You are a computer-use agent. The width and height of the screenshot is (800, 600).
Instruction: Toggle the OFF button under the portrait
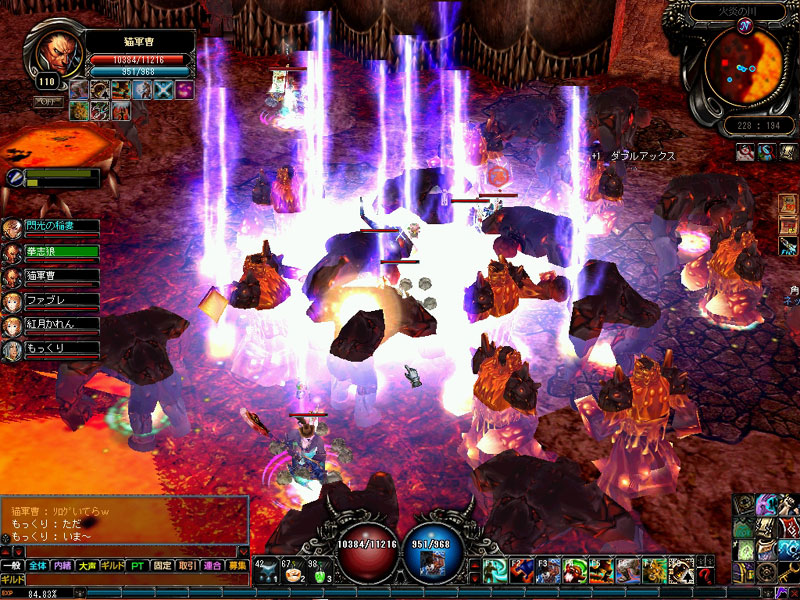46,102
